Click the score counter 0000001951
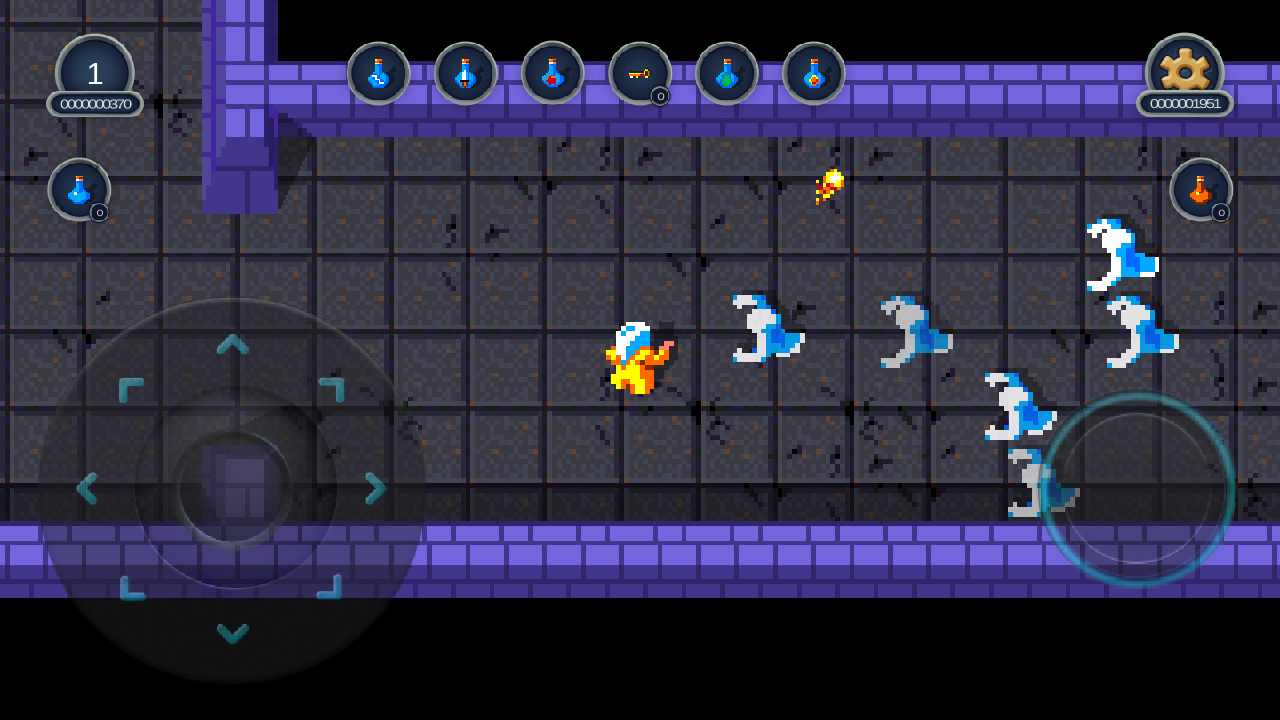This screenshot has width=1280, height=720. [x=1185, y=103]
